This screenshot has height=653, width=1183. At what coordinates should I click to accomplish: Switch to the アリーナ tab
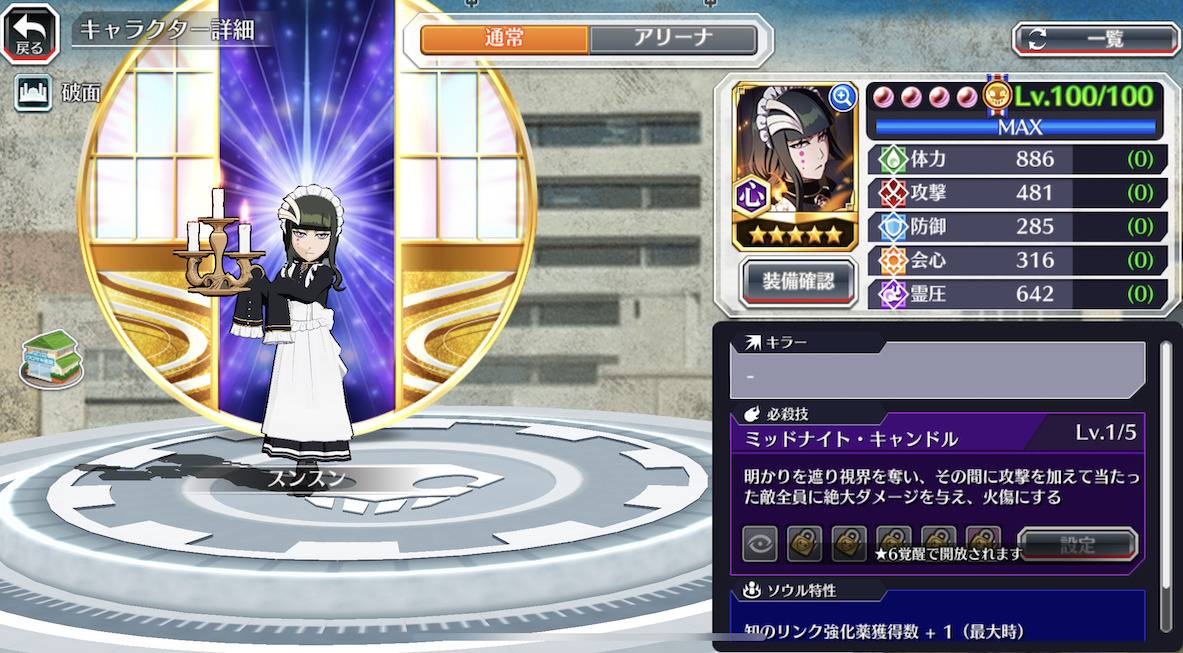point(672,39)
